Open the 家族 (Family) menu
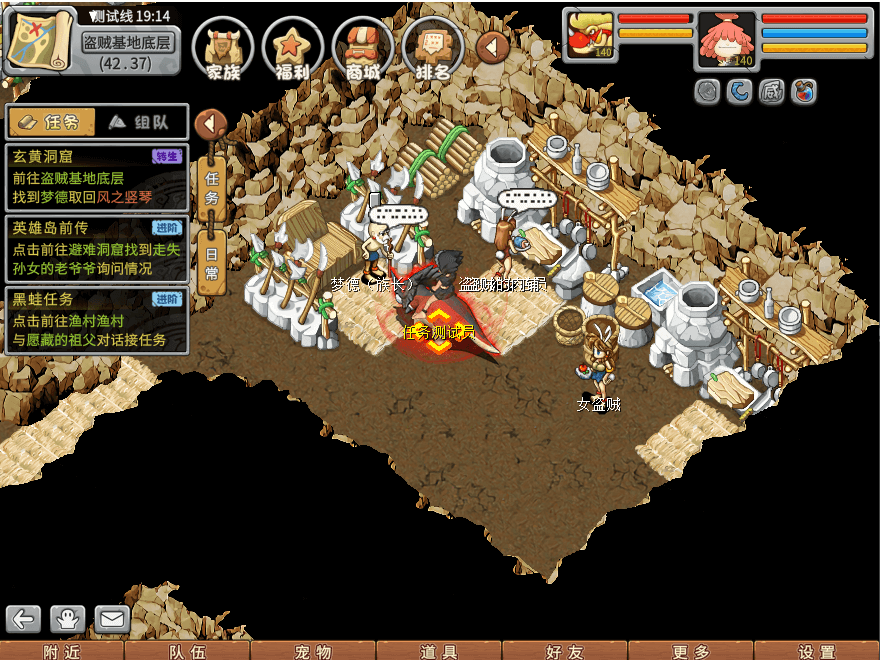 223,48
